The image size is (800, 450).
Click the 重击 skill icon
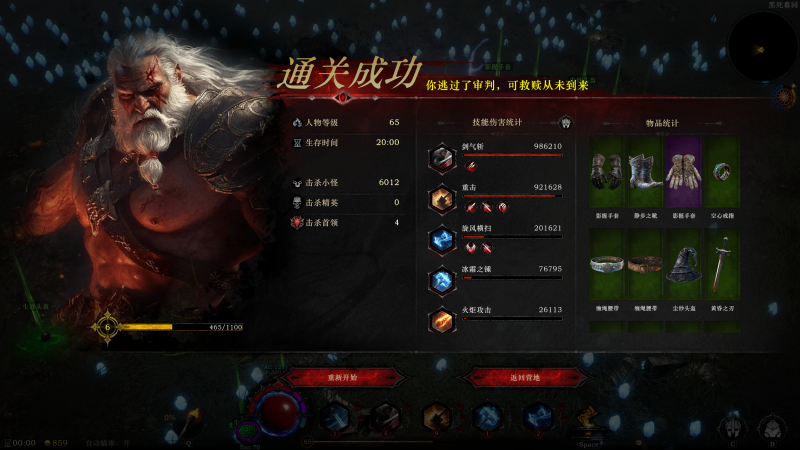coord(442,199)
